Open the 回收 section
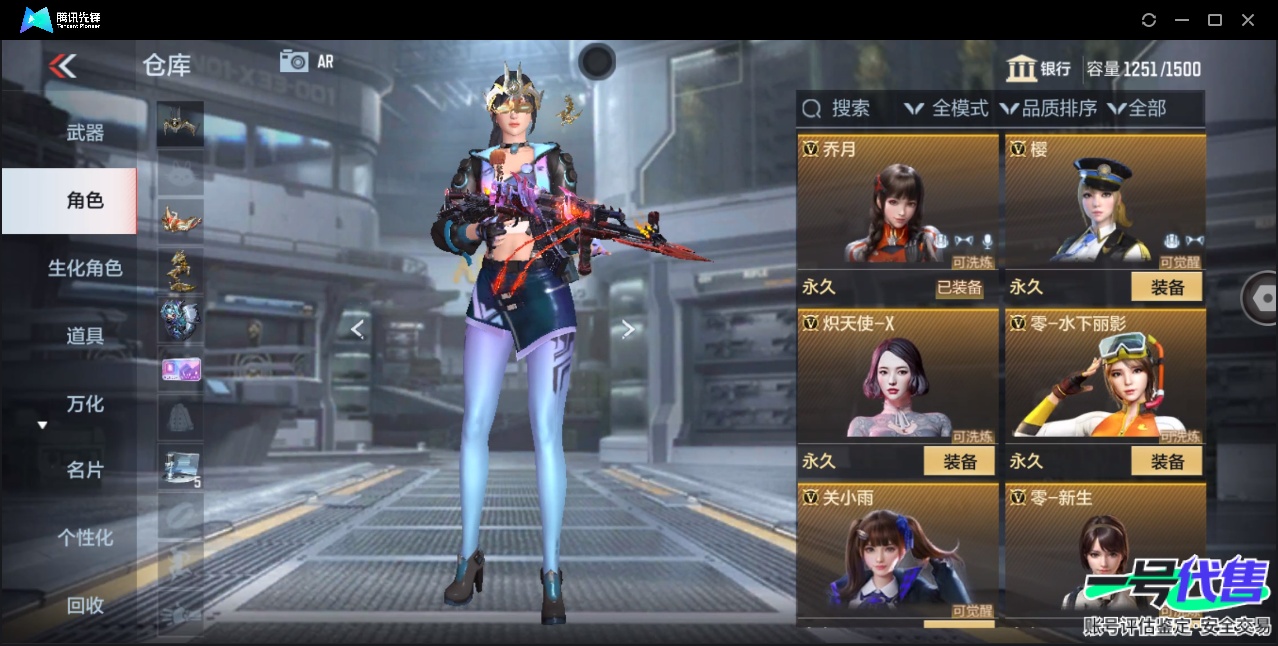Viewport: 1278px width, 646px height. pos(85,605)
